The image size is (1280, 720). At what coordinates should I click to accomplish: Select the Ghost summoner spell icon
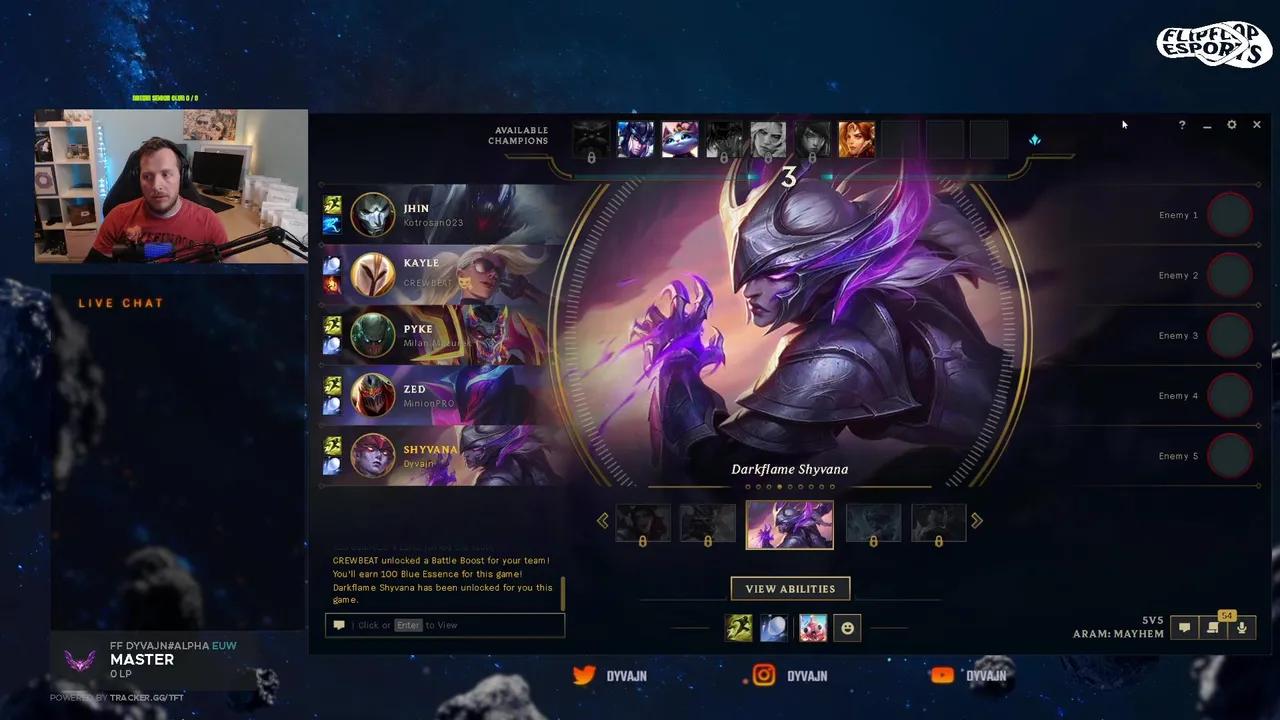click(740, 627)
